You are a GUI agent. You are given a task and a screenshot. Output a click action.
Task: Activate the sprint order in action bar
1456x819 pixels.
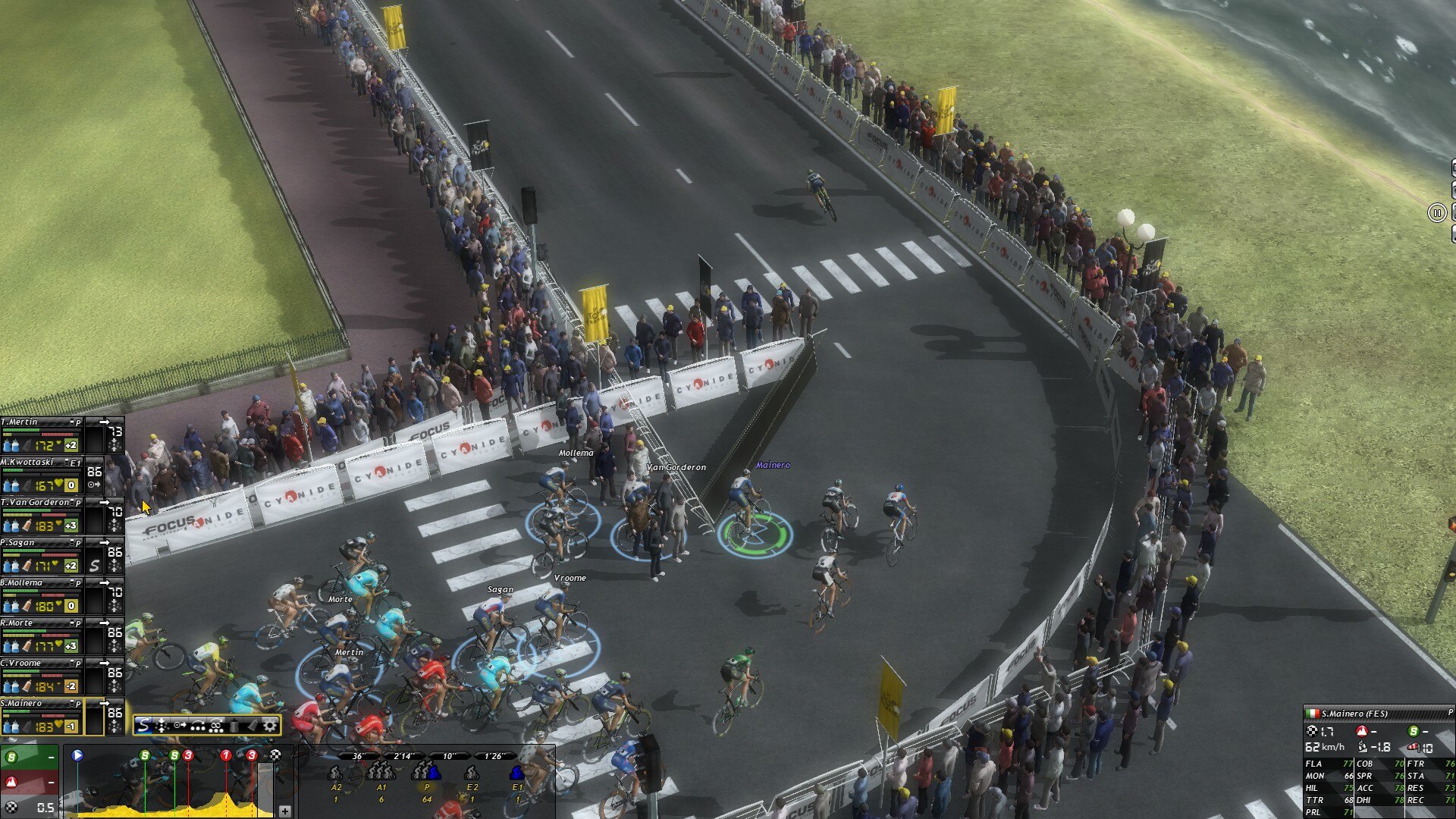tap(143, 726)
